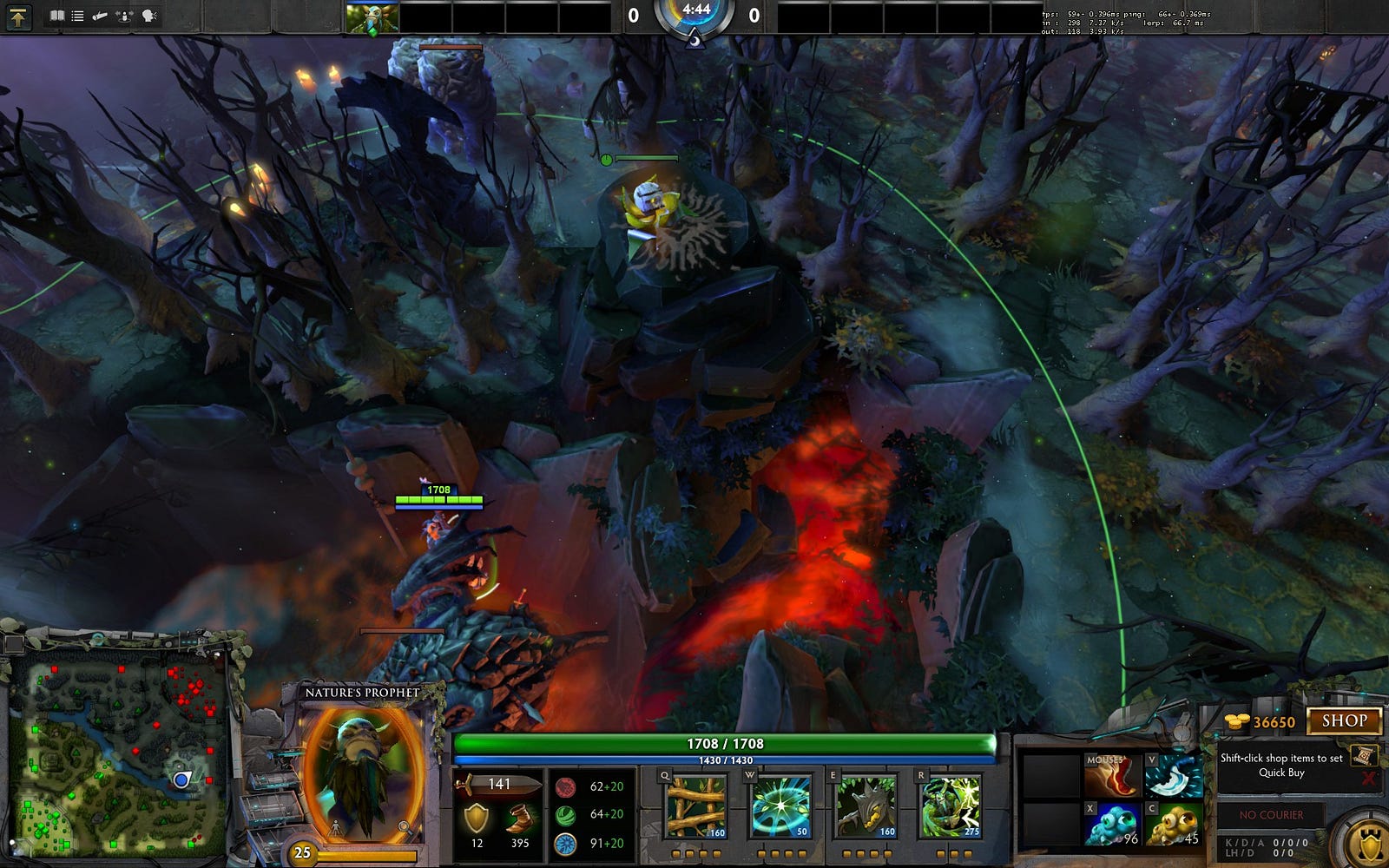Click Nature's Prophet hero icon in top bar

tap(372, 17)
